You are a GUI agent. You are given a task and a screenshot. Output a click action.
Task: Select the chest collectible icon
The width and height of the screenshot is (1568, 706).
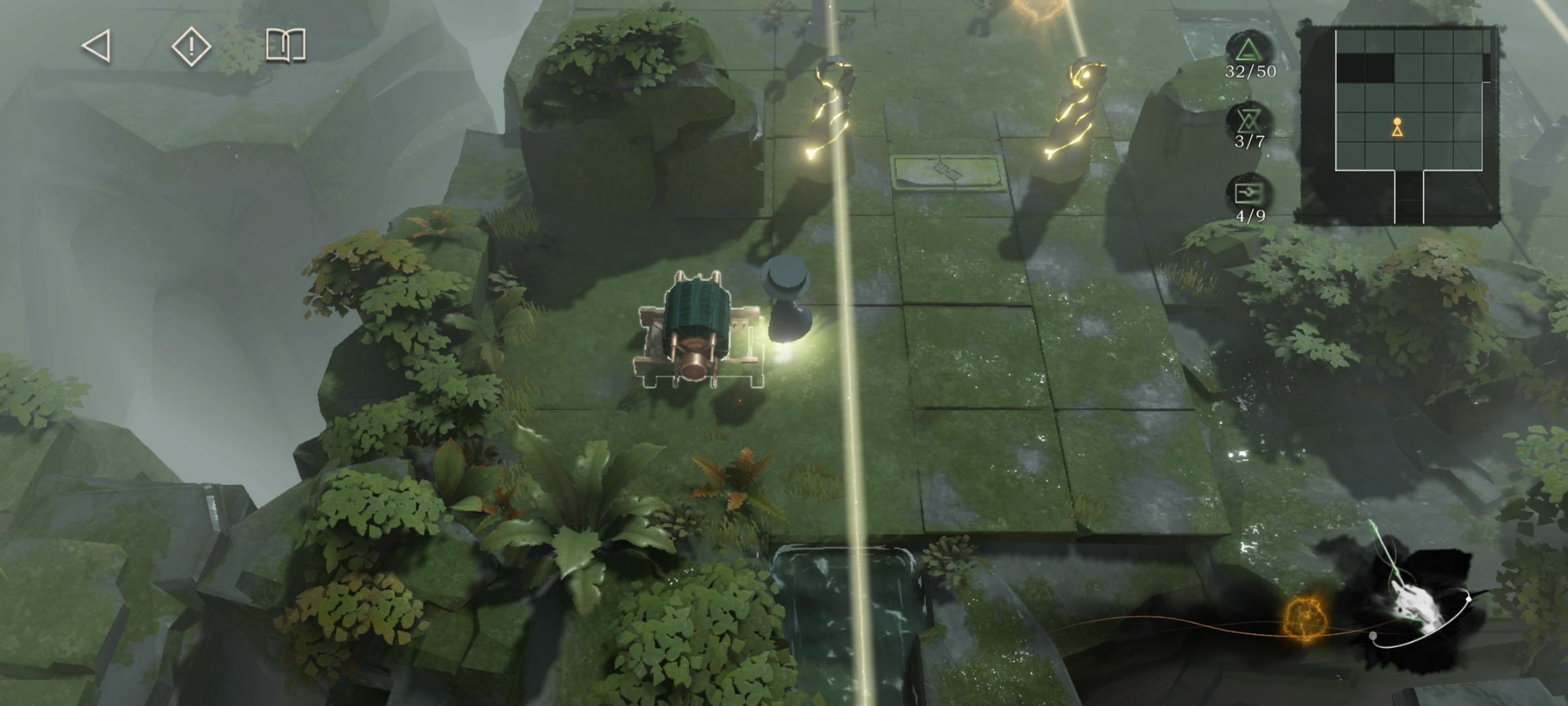(x=1249, y=193)
